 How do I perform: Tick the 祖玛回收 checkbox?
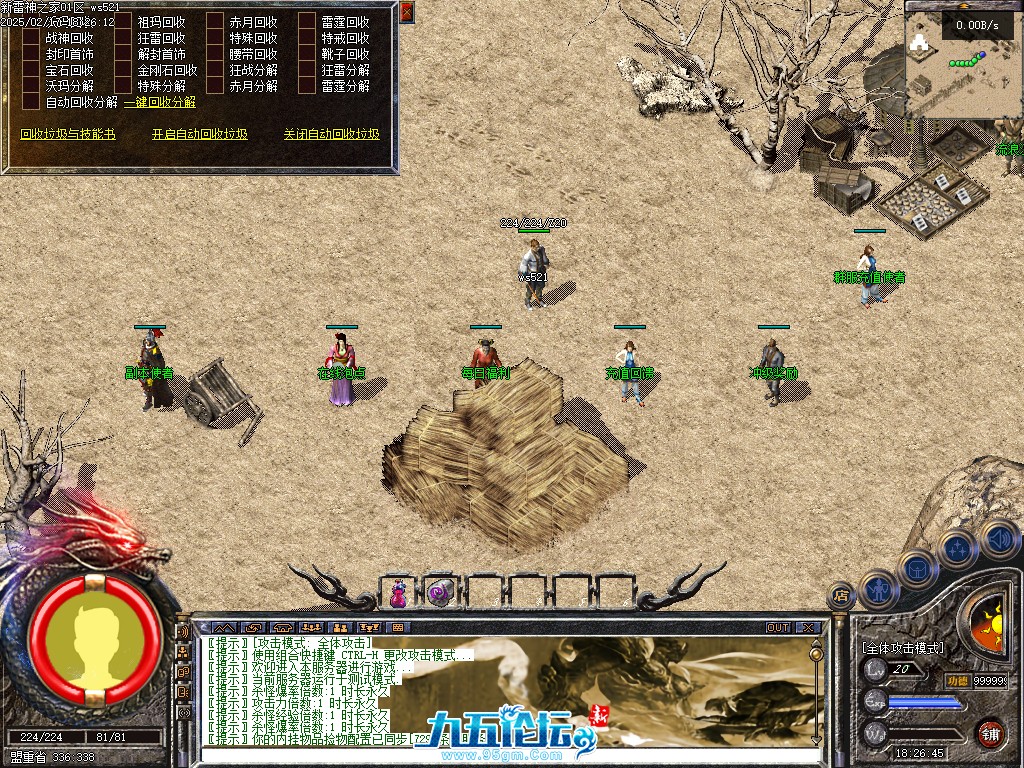123,22
